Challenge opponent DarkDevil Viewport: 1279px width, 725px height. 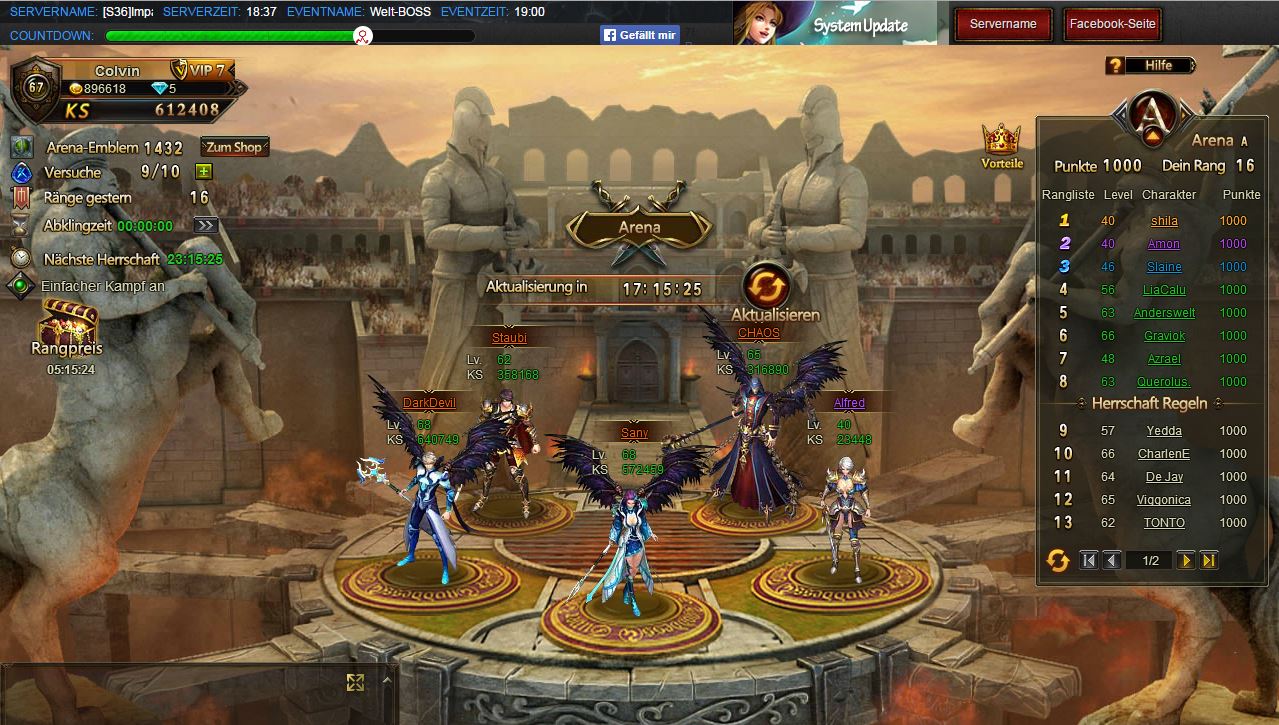click(429, 403)
